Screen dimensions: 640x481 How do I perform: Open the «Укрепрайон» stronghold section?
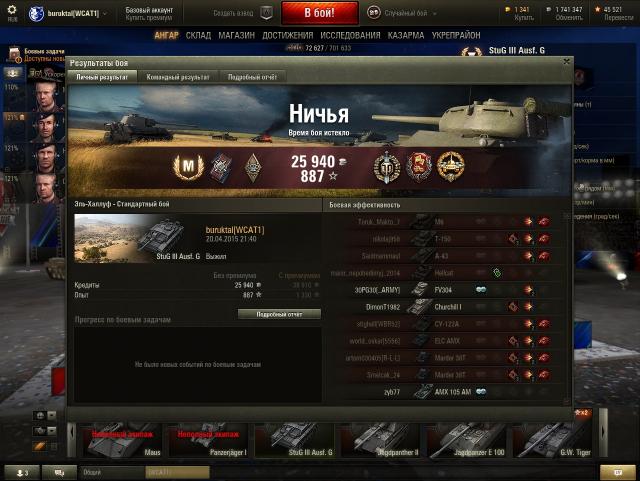457,34
